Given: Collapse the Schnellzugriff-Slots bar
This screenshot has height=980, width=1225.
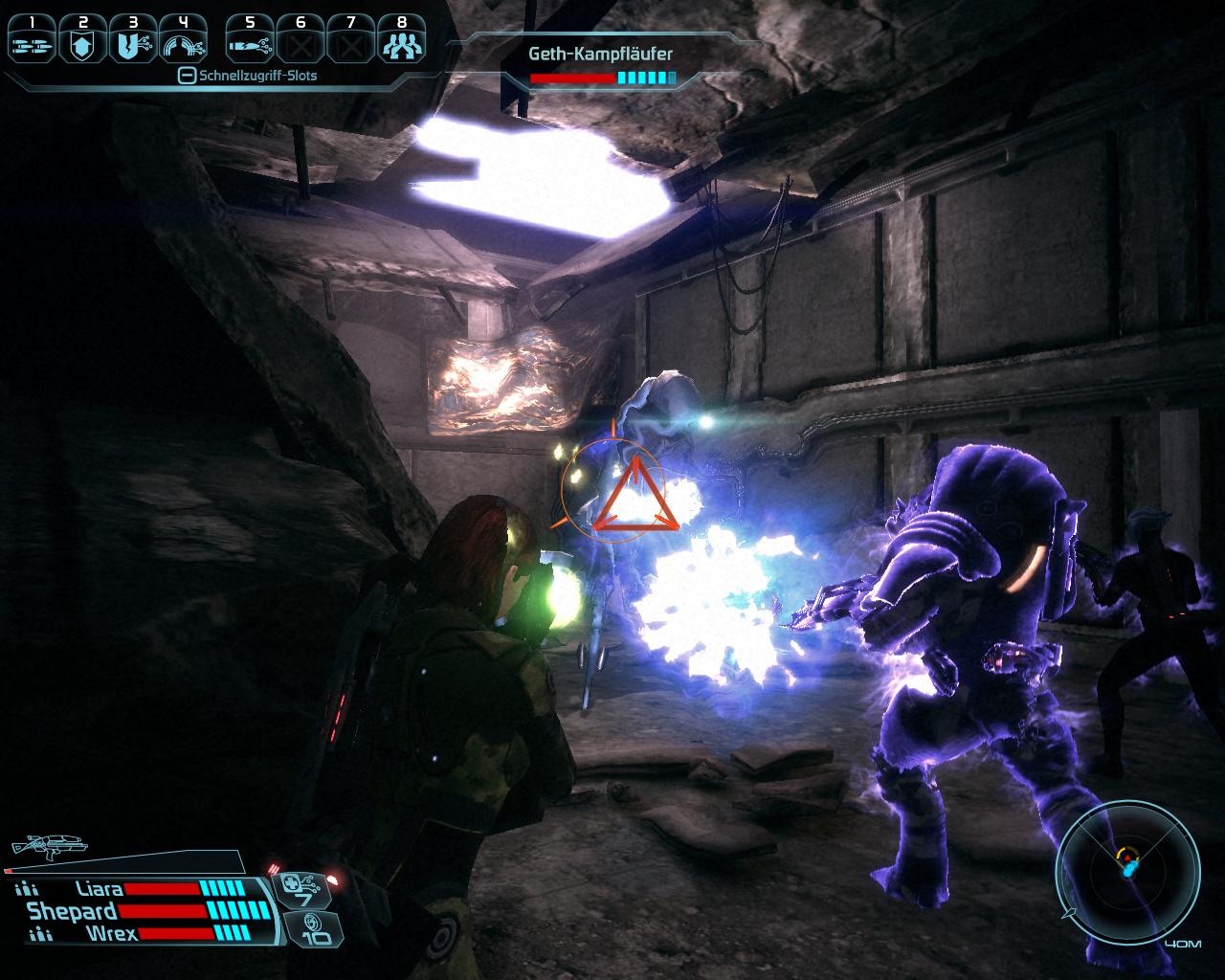Looking at the screenshot, I should (188, 76).
